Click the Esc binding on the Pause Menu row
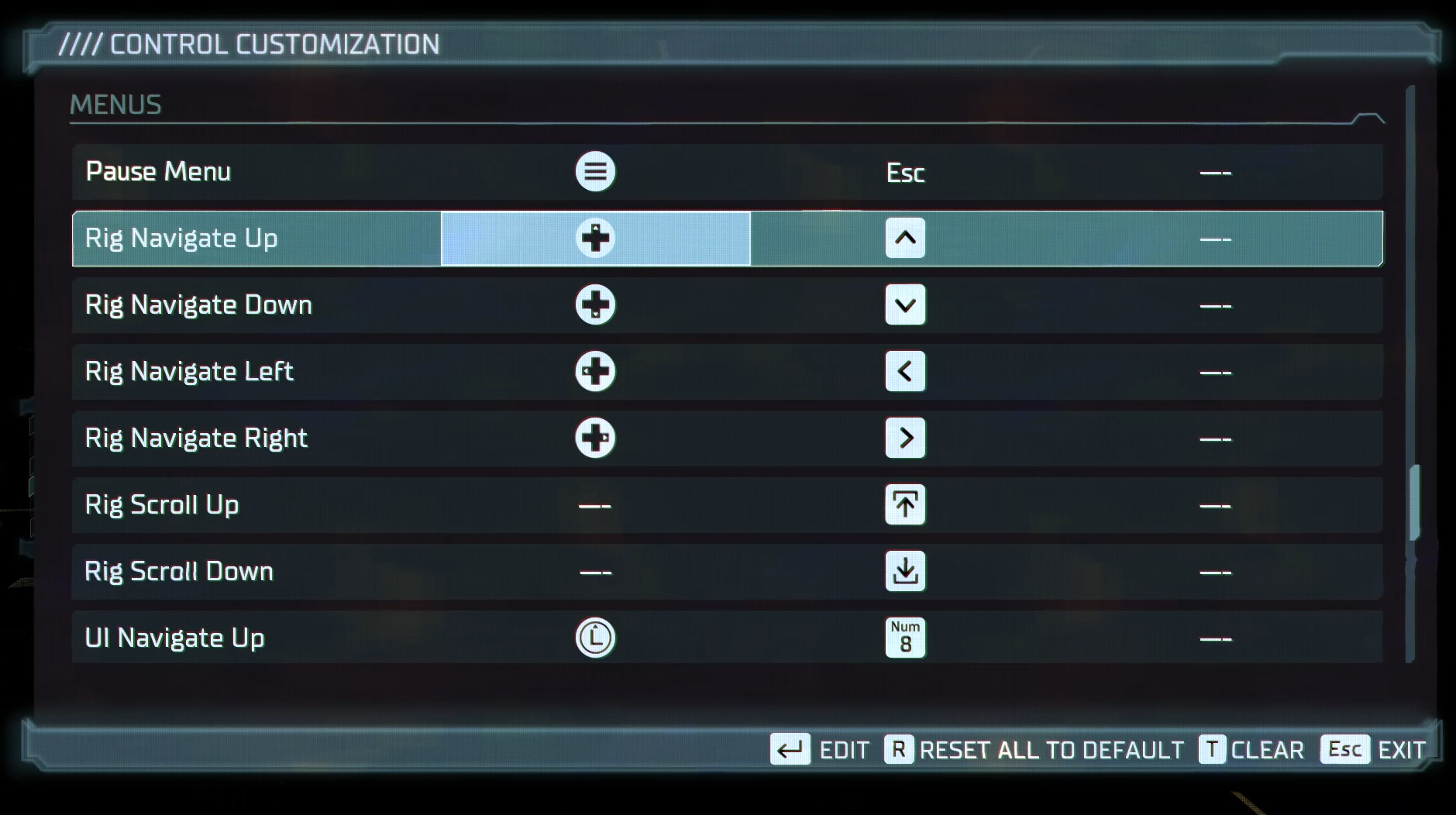Screen dimensions: 1456x815 [x=904, y=172]
